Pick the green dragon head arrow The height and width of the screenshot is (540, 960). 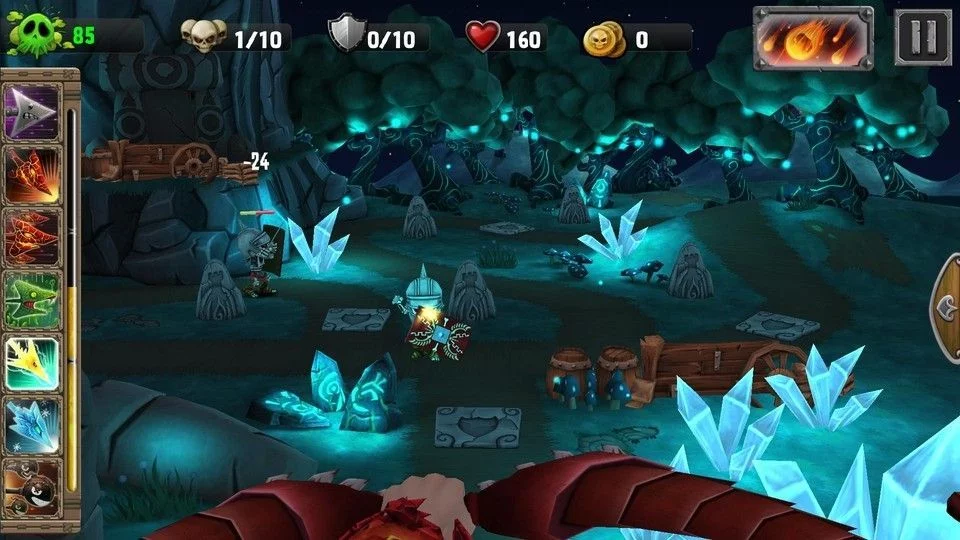(33, 300)
